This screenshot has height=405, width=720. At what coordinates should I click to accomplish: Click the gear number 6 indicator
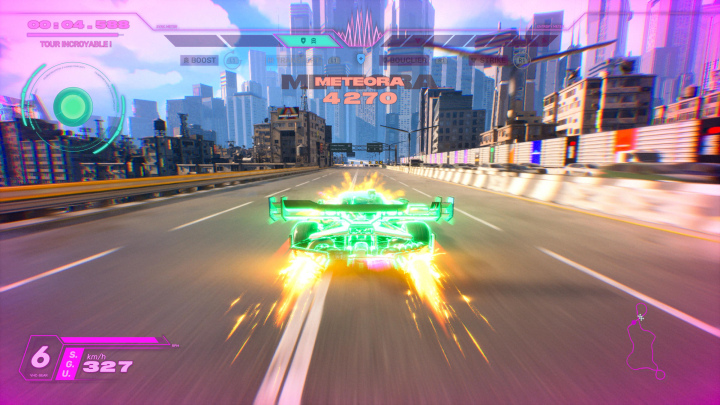click(41, 358)
